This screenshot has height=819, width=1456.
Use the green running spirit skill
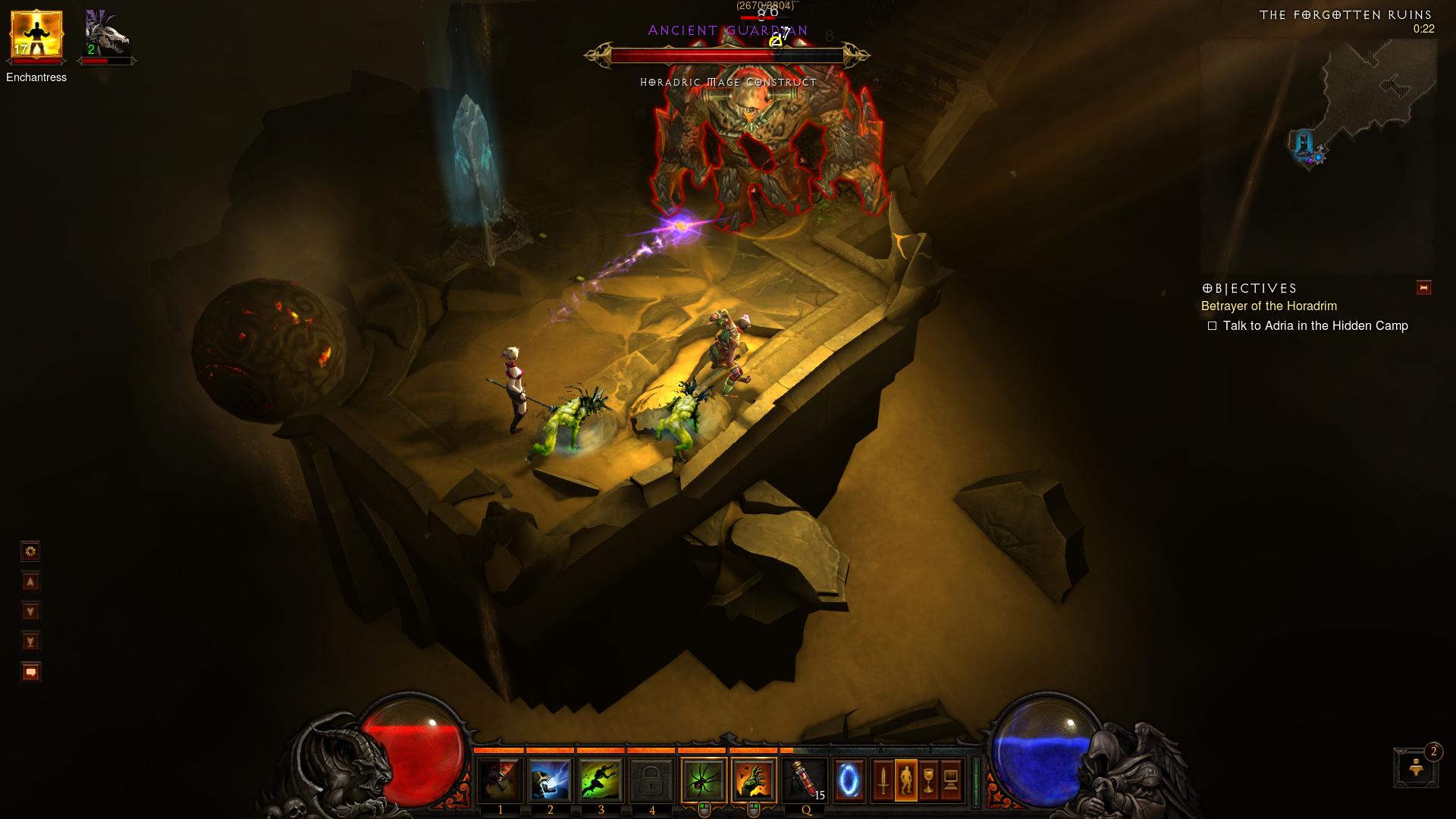[x=601, y=780]
